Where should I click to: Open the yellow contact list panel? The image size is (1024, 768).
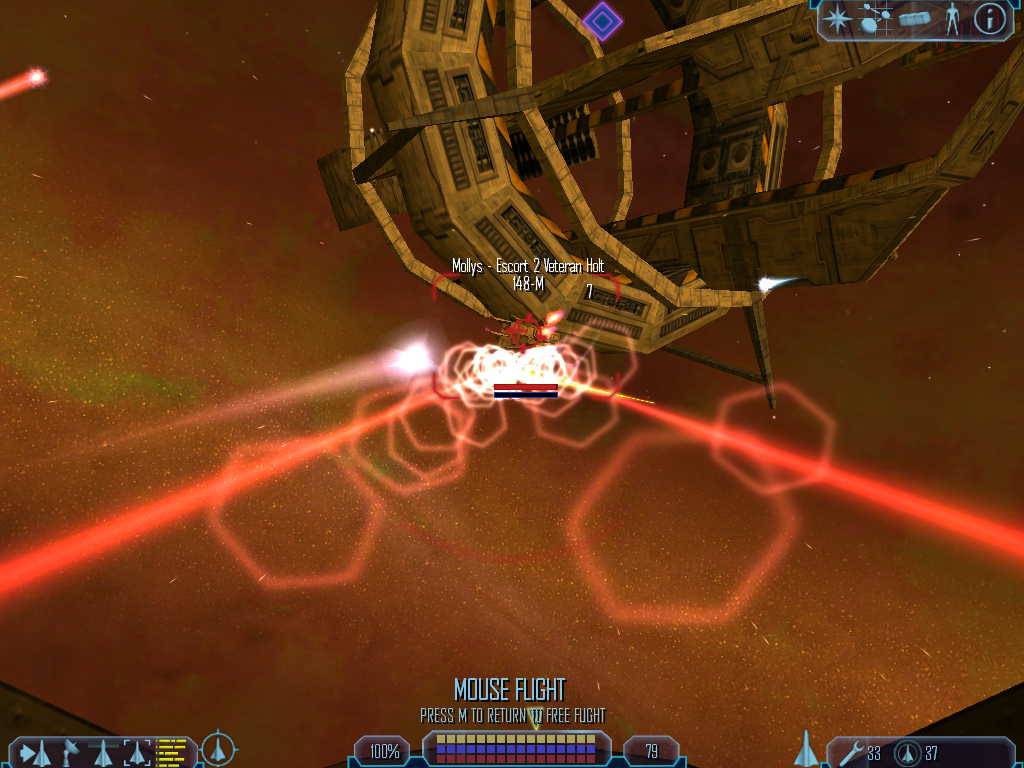(x=172, y=752)
